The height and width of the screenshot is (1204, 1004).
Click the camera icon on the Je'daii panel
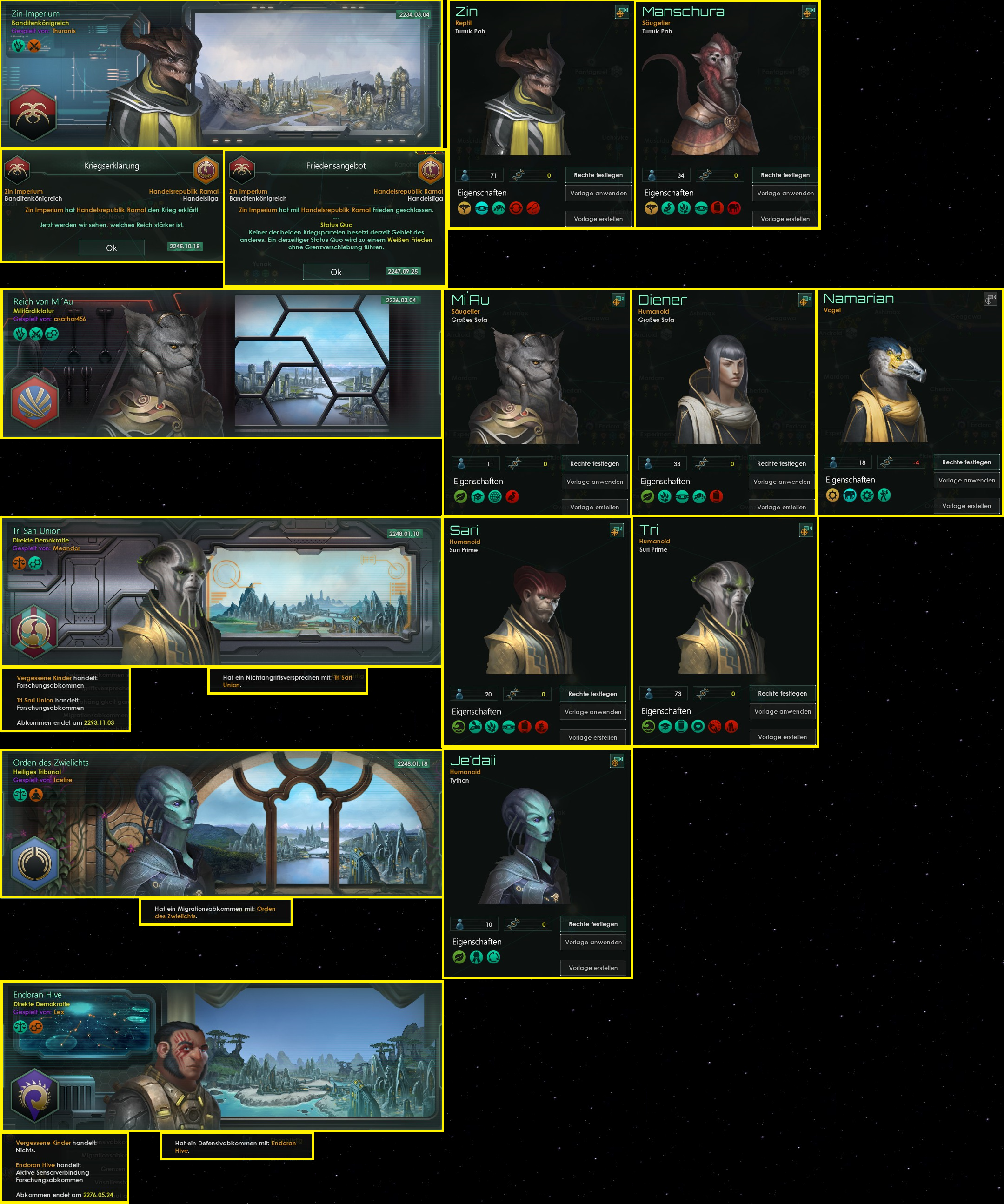pos(617,761)
